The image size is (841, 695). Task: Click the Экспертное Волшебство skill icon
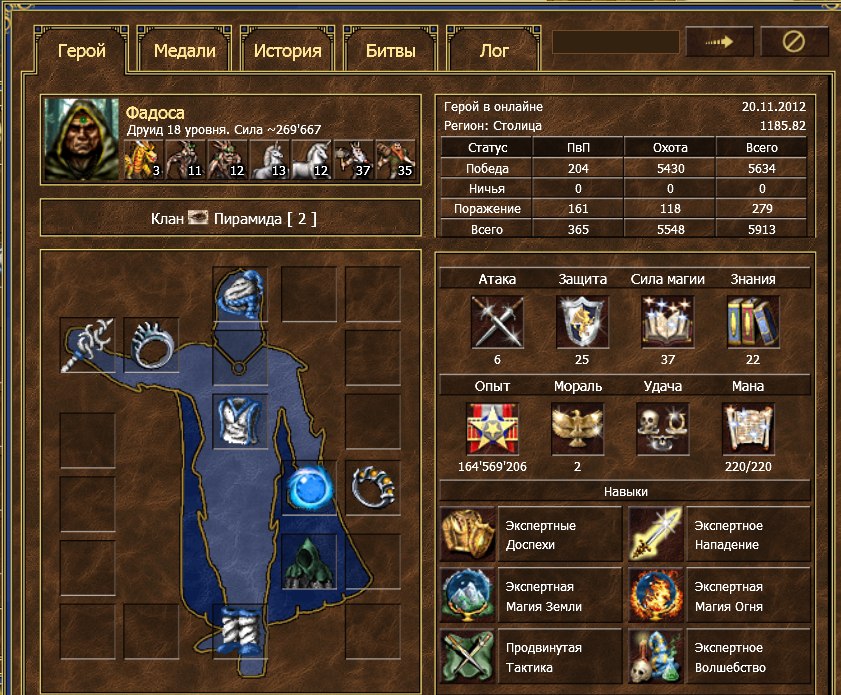[x=655, y=657]
